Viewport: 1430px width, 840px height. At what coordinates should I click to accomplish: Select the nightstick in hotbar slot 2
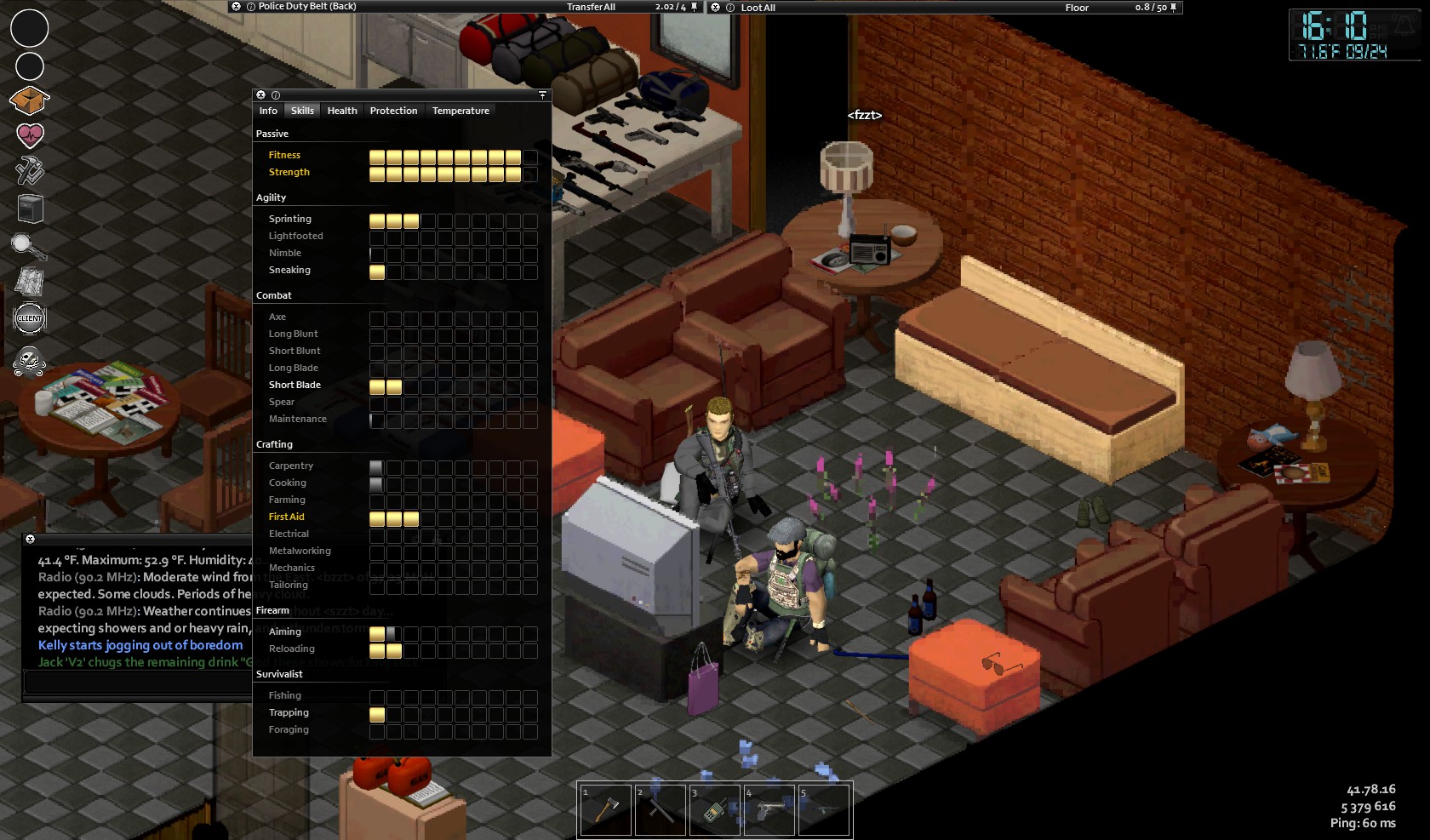pyautogui.click(x=660, y=810)
